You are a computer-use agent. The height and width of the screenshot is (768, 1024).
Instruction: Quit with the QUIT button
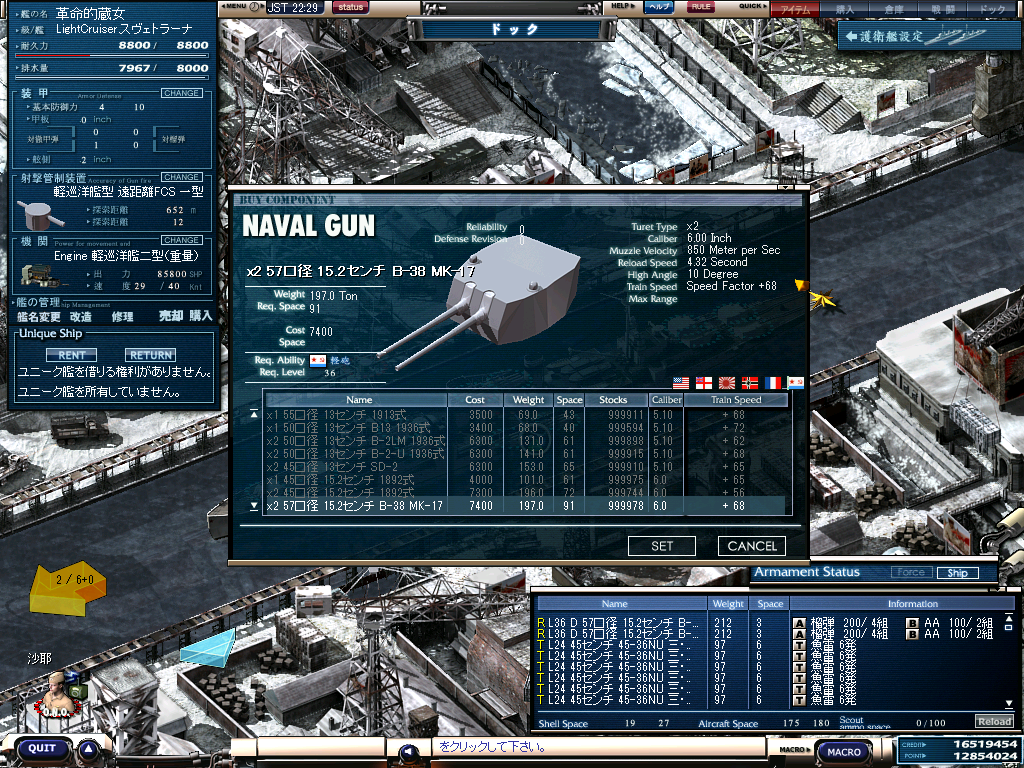pos(42,748)
